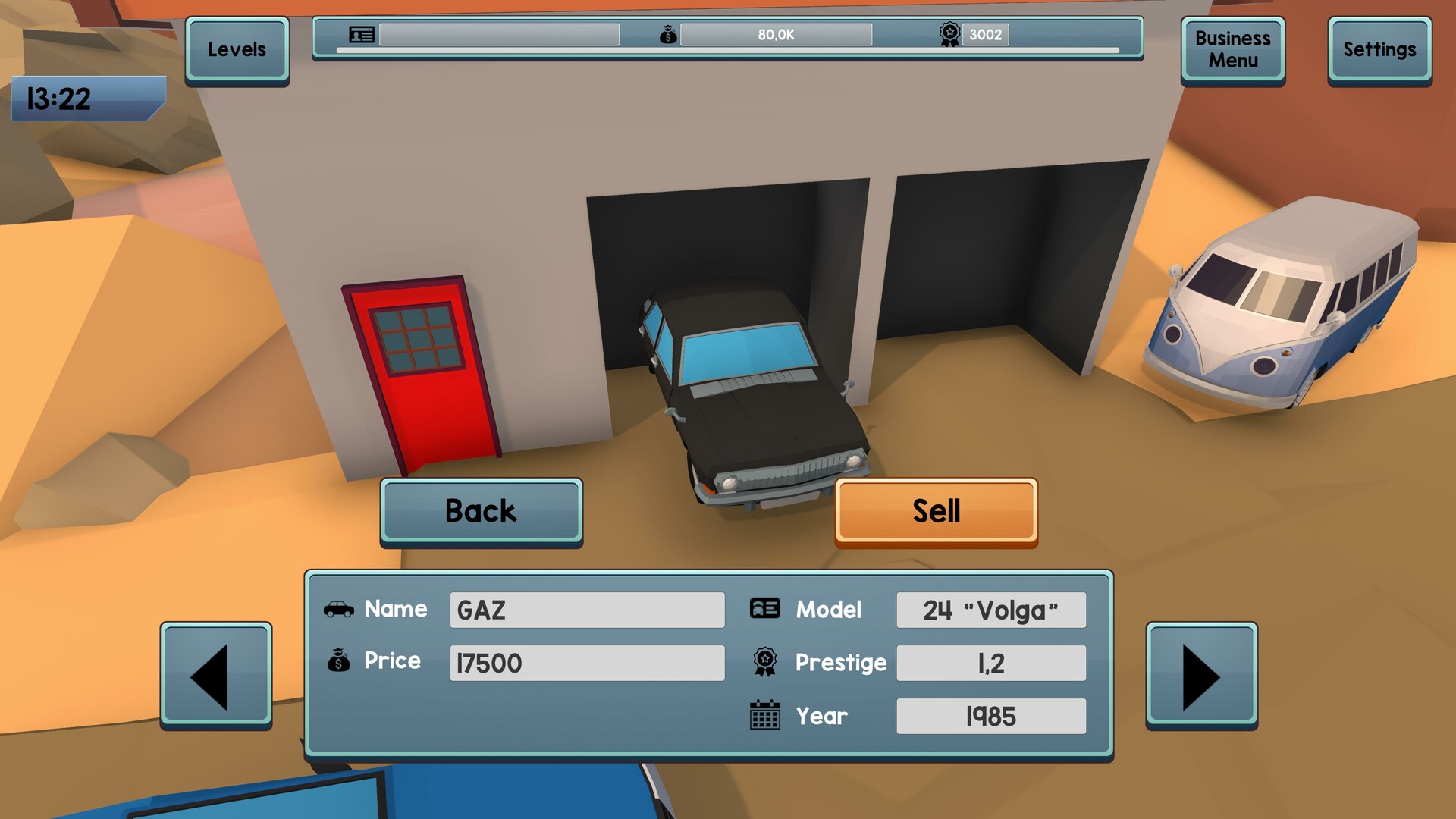Click the money bag icon next to 80,0K
Image resolution: width=1456 pixels, height=819 pixels.
point(667,35)
